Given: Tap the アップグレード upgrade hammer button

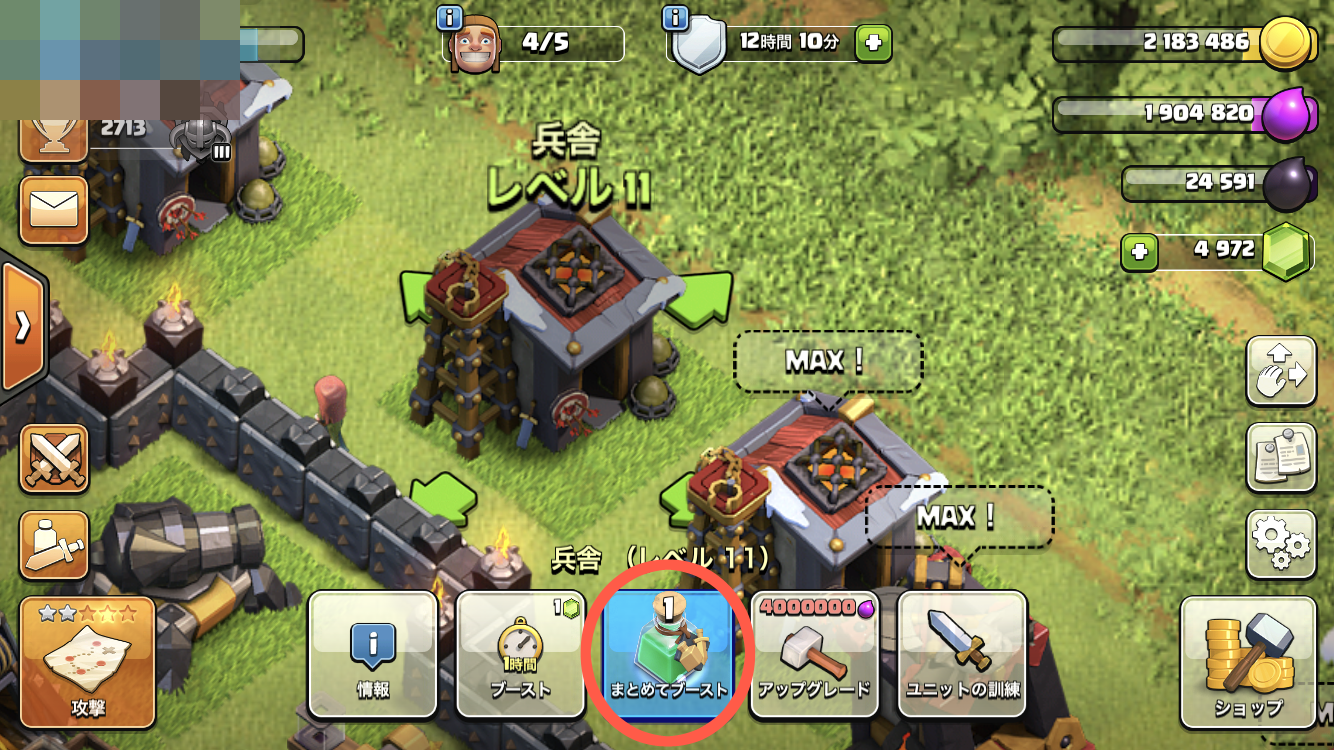Looking at the screenshot, I should coord(814,654).
